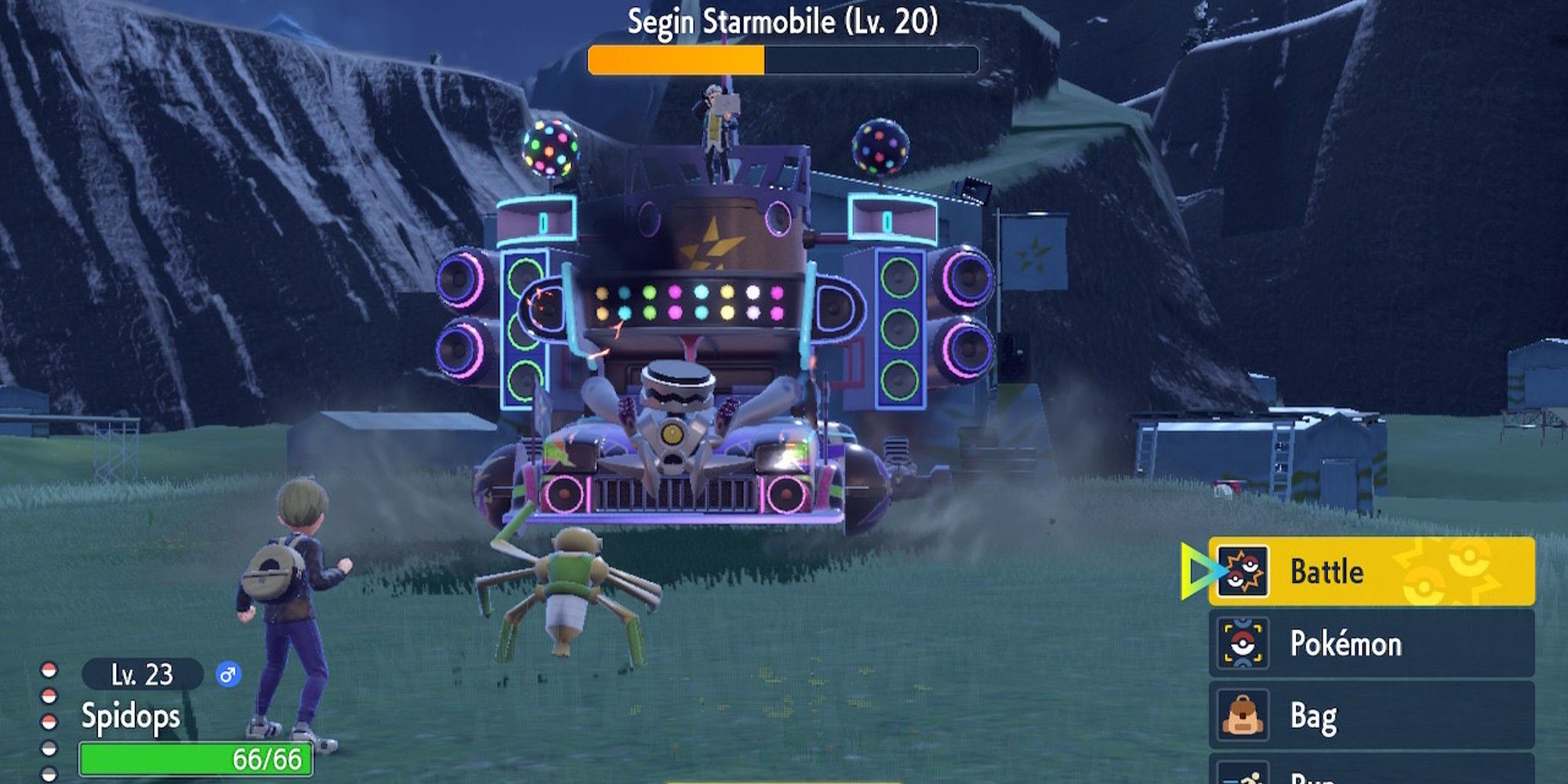Image resolution: width=1568 pixels, height=784 pixels.
Task: Click the "Lv. 23" level label
Action: tap(143, 673)
